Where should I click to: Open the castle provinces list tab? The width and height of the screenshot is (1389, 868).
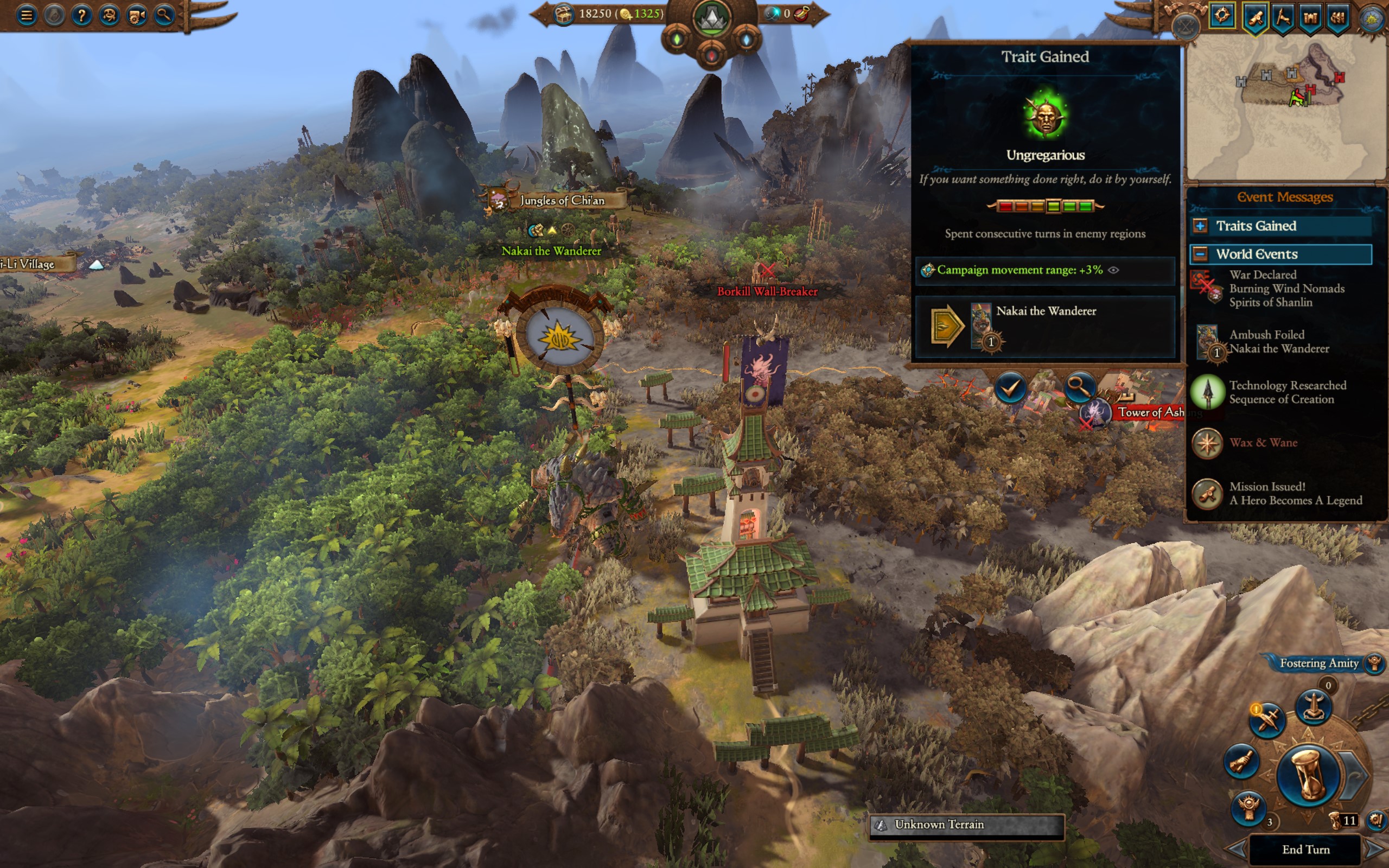1310,17
